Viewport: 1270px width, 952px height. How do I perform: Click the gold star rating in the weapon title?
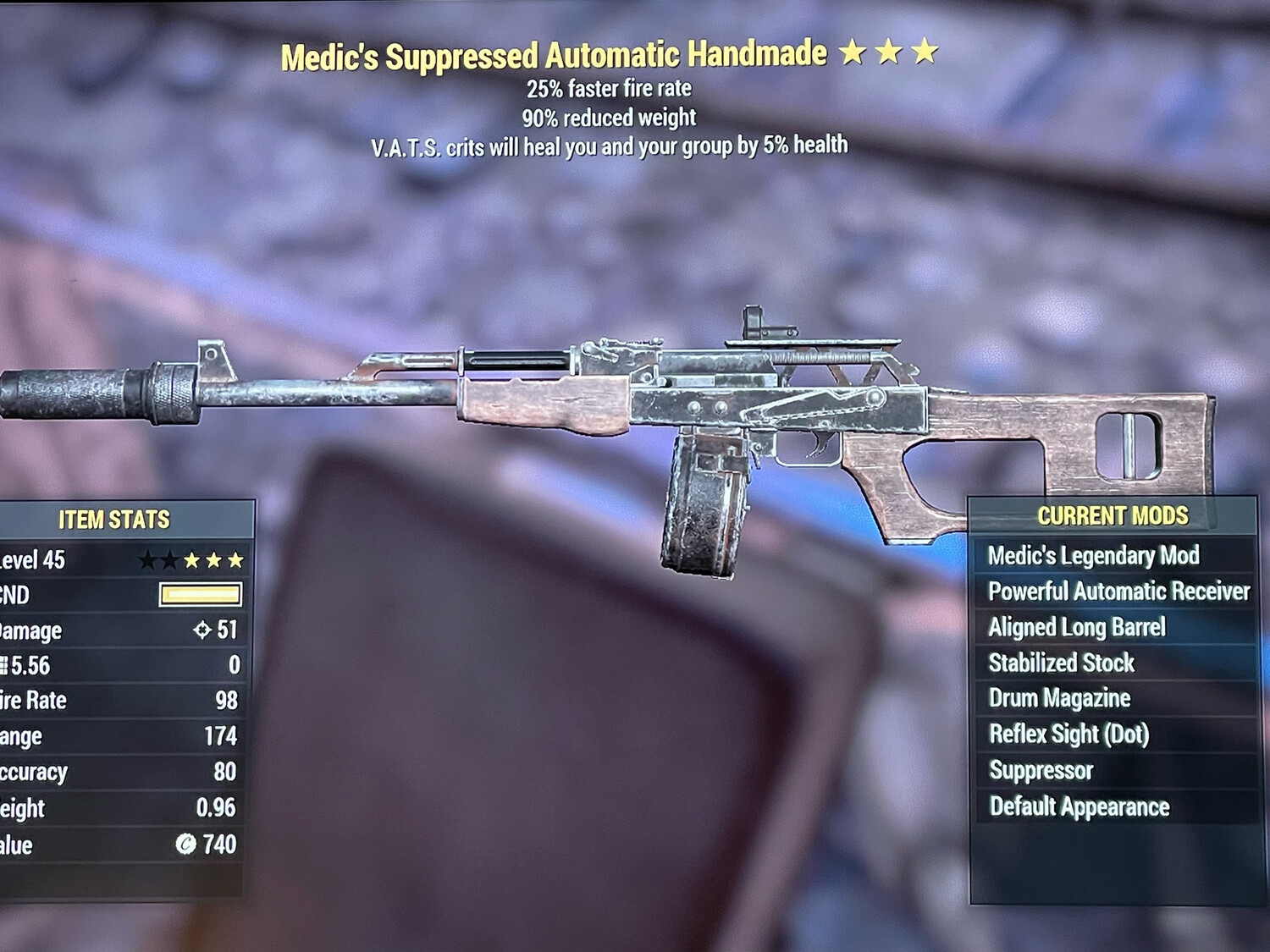[x=889, y=52]
